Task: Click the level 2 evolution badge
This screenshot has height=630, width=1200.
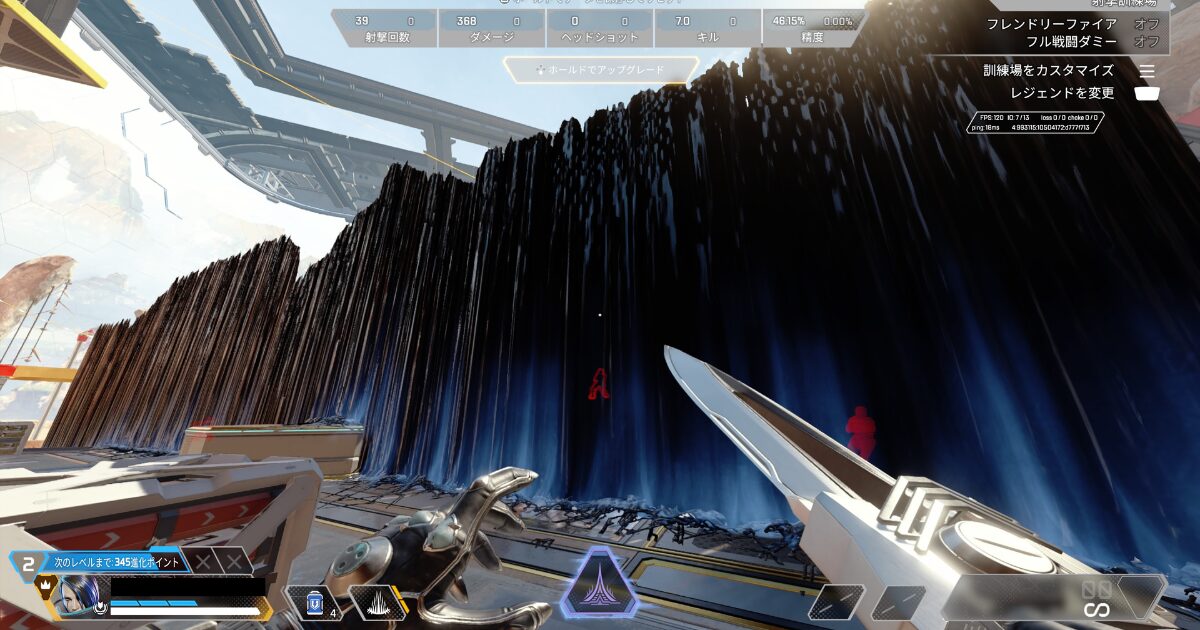Action: 25,563
